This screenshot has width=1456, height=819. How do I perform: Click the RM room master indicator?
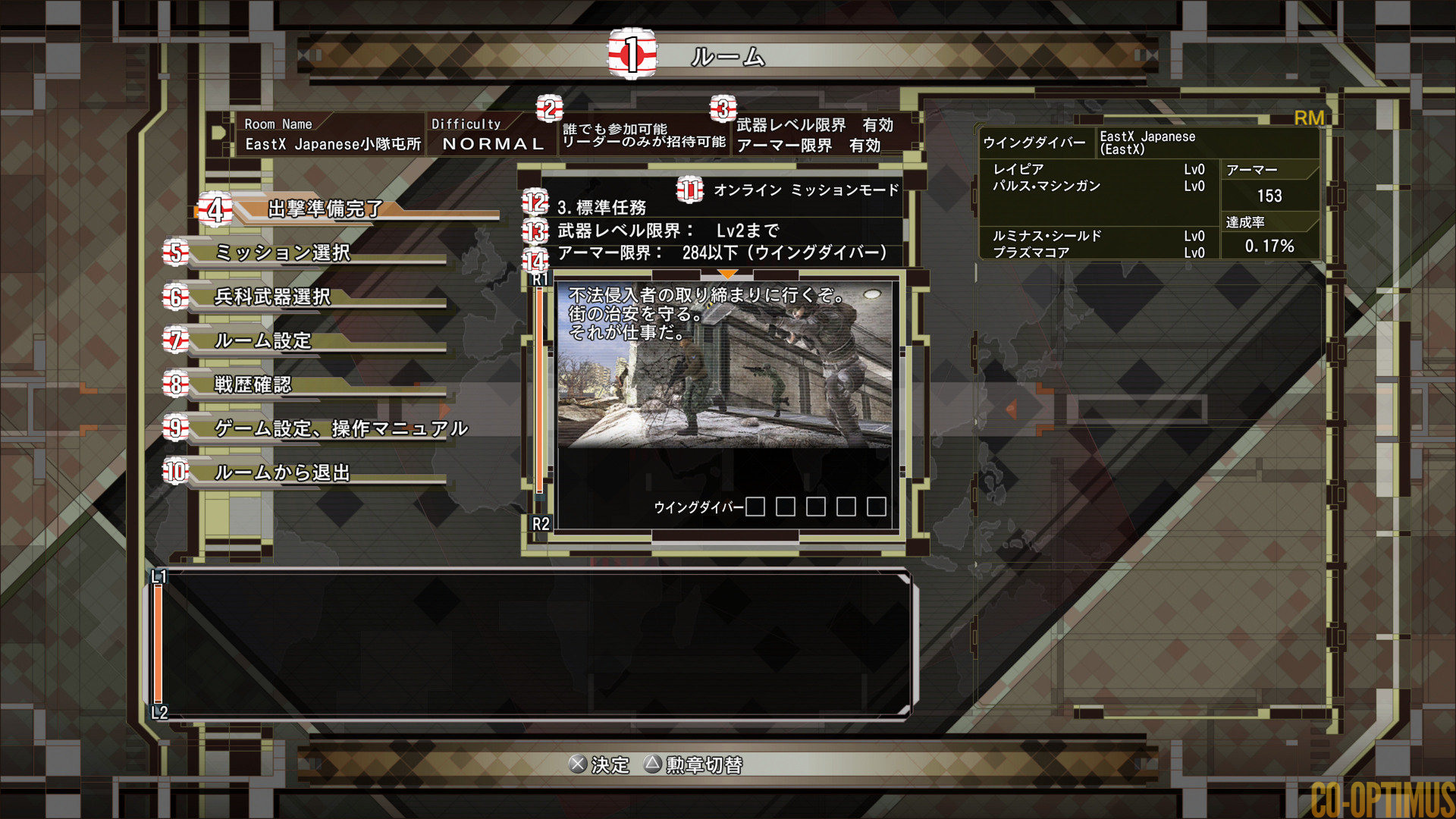[1310, 118]
